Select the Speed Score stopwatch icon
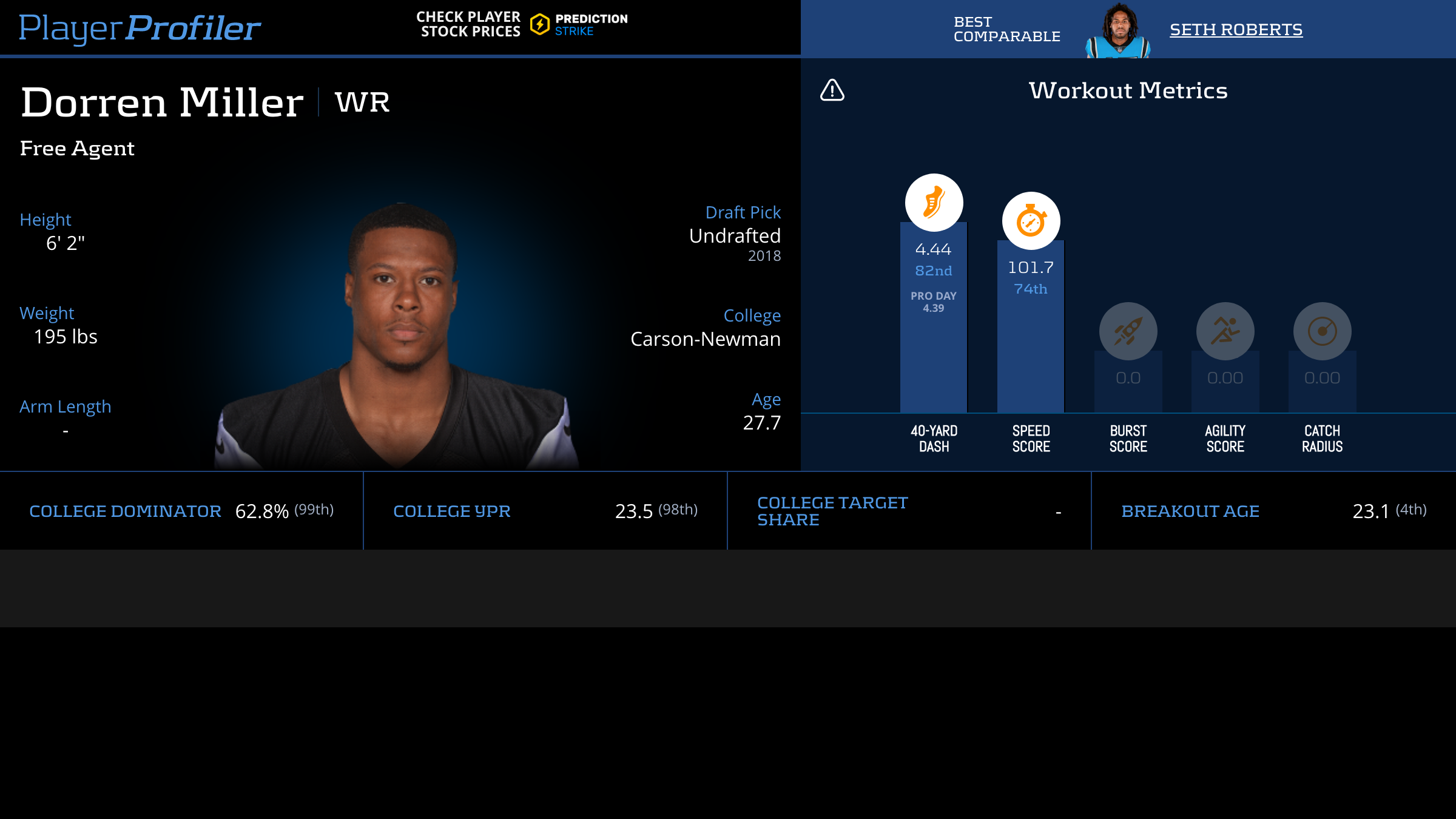Viewport: 1456px width, 819px height. [1031, 221]
